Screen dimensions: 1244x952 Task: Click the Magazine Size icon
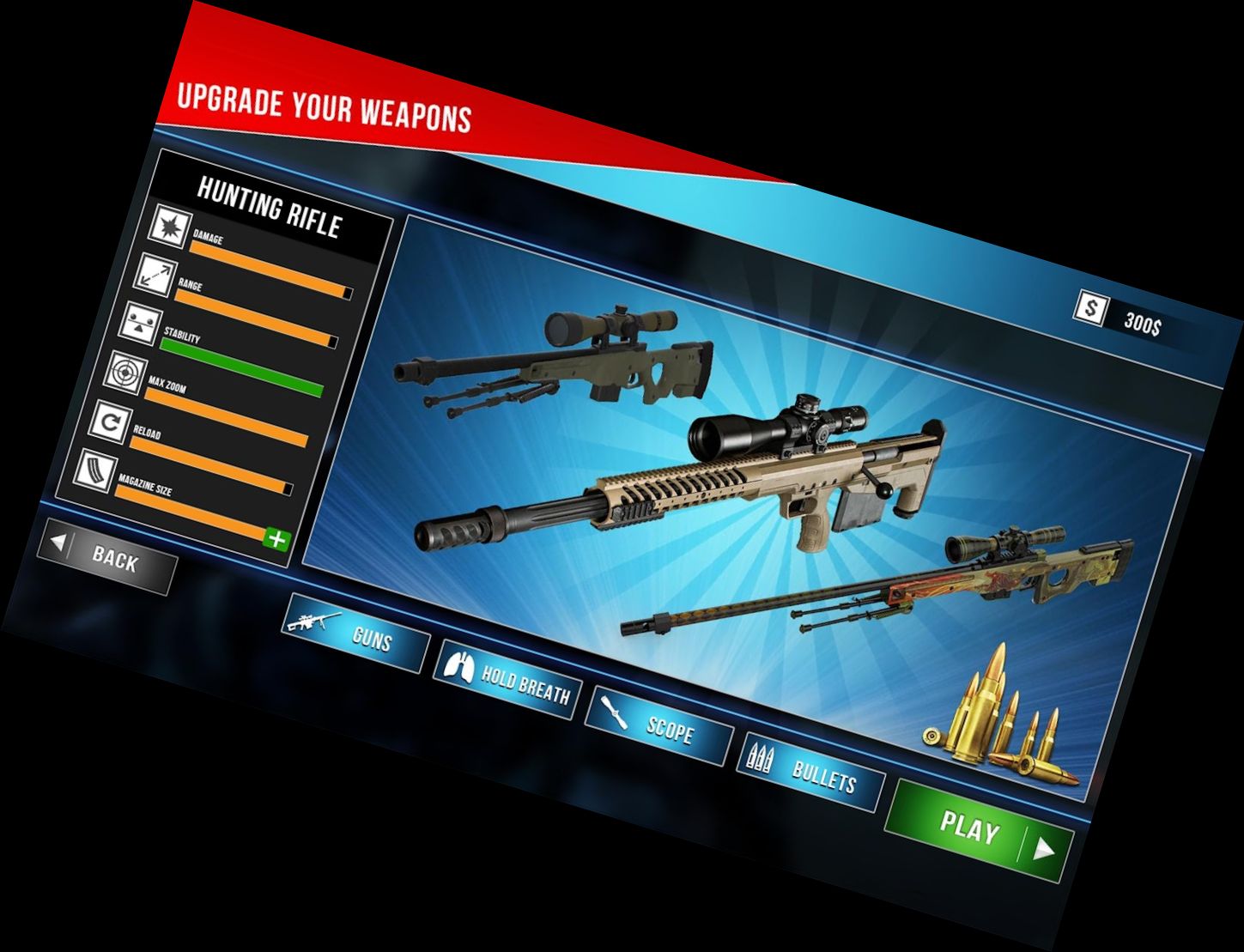point(94,470)
